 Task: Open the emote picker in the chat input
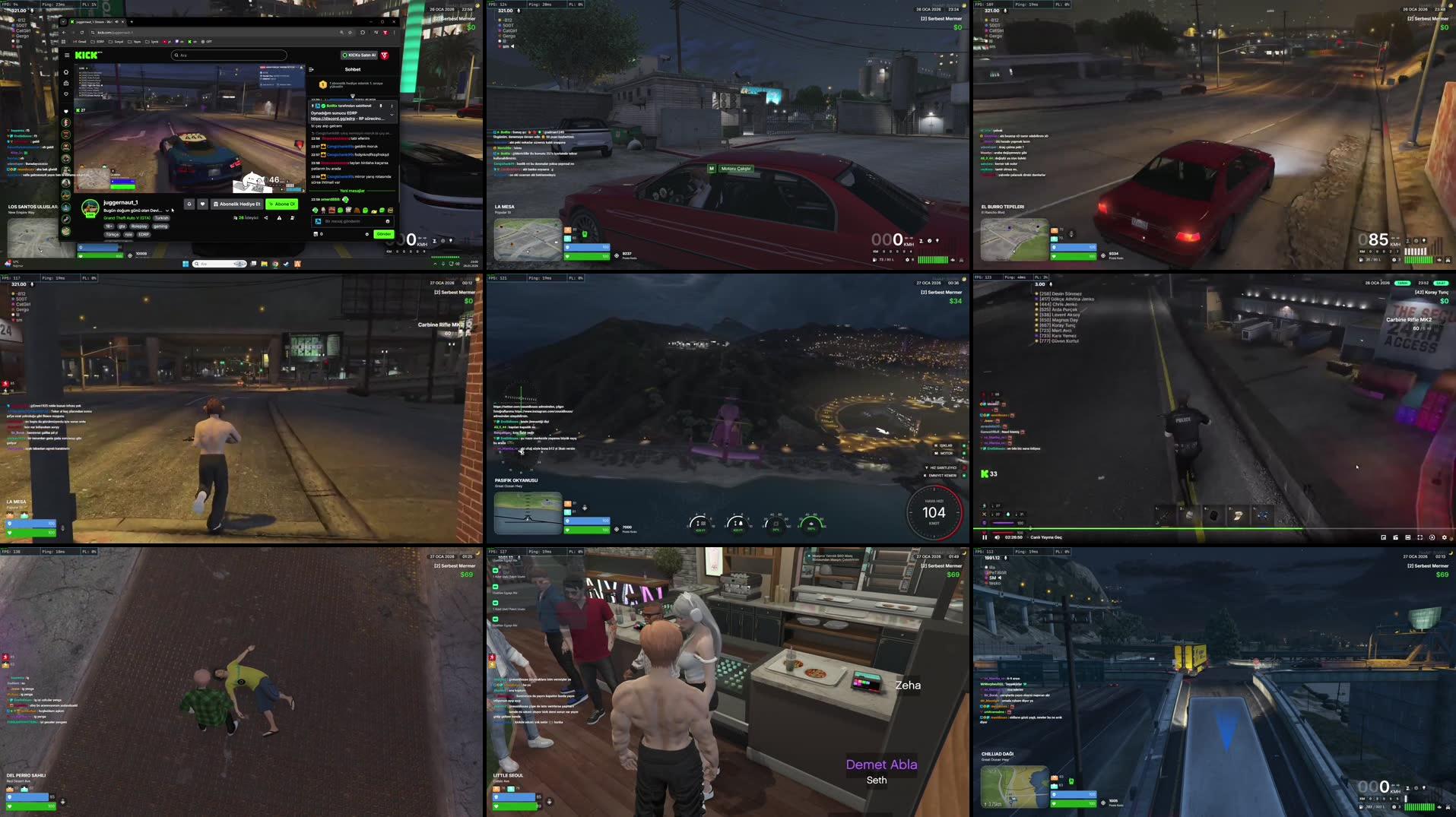click(x=388, y=221)
